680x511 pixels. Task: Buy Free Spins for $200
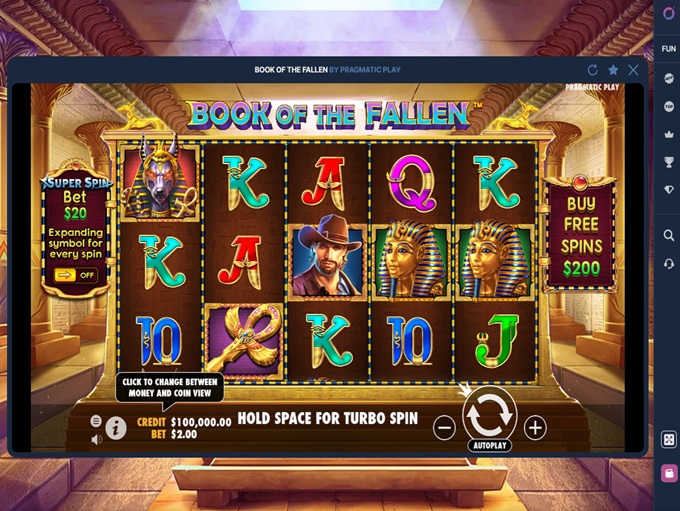tap(581, 233)
